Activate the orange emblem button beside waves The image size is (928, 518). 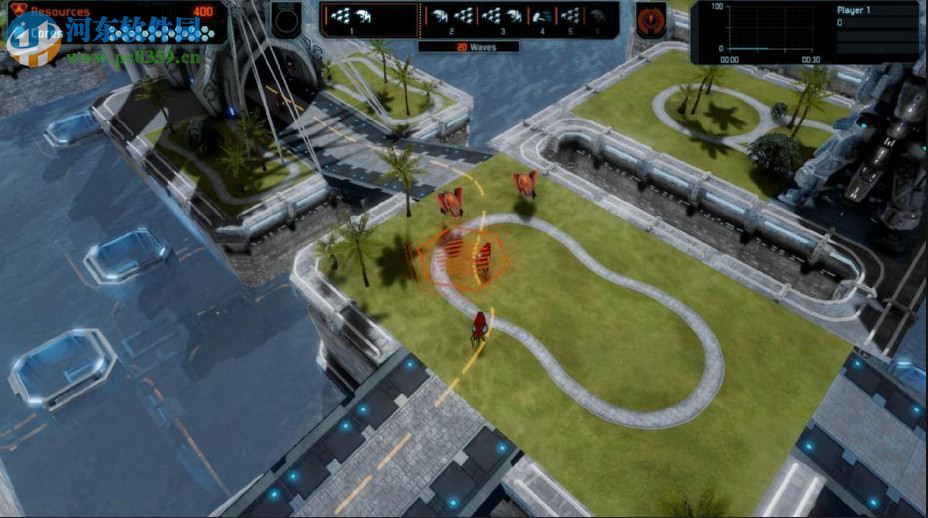coord(651,19)
